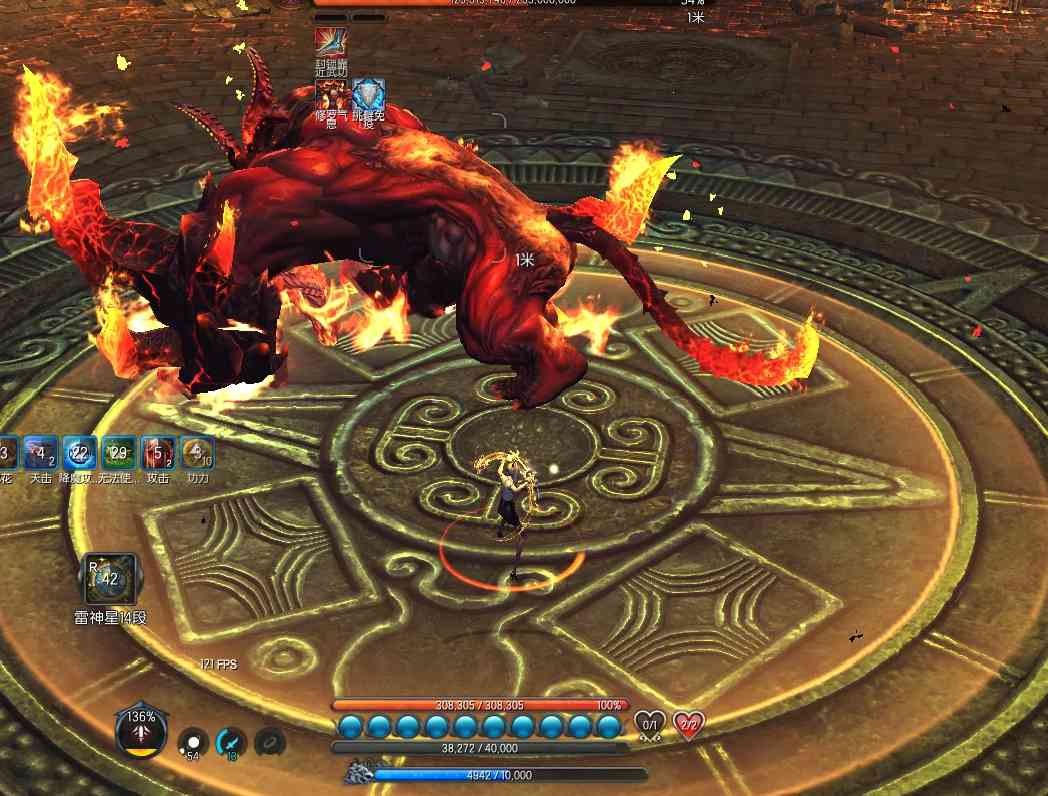
Task: Click the blue sword icon showing 18
Action: point(231,742)
